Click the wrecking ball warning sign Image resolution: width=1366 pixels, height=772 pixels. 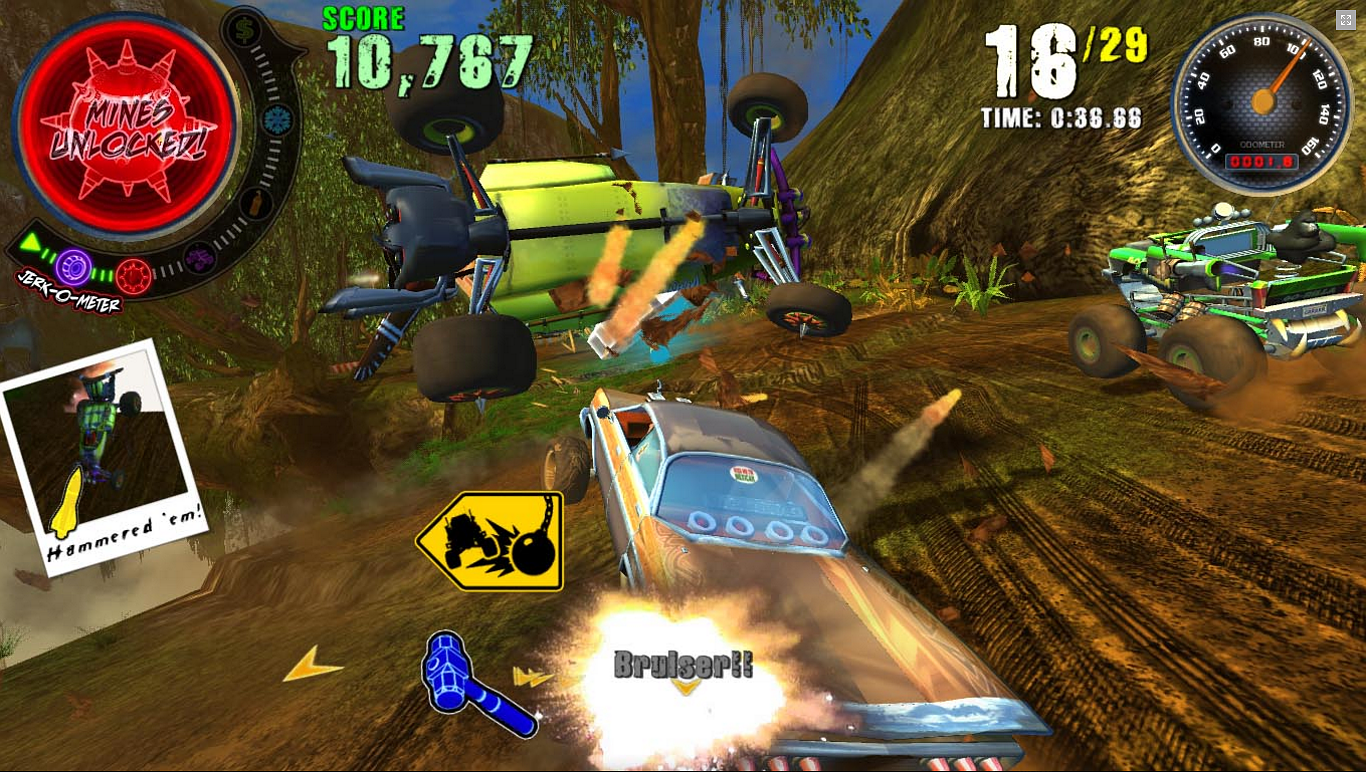490,540
